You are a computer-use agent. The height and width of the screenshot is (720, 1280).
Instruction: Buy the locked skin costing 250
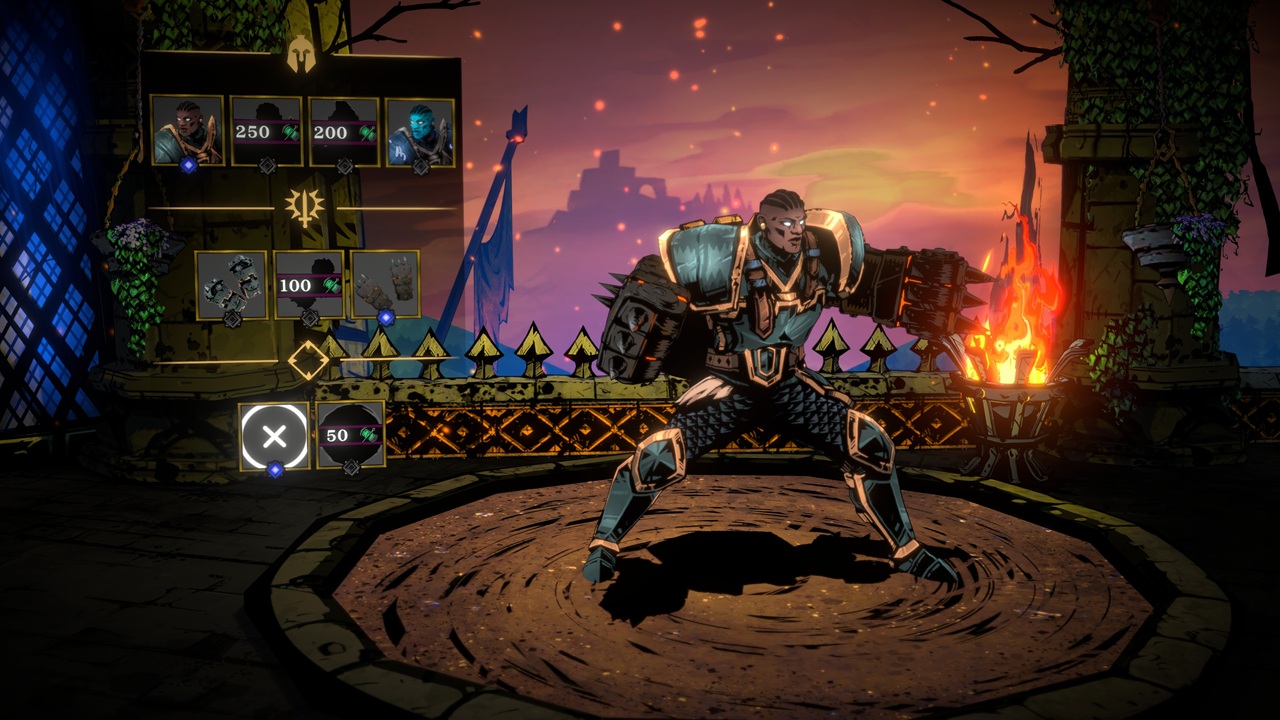[x=266, y=131]
